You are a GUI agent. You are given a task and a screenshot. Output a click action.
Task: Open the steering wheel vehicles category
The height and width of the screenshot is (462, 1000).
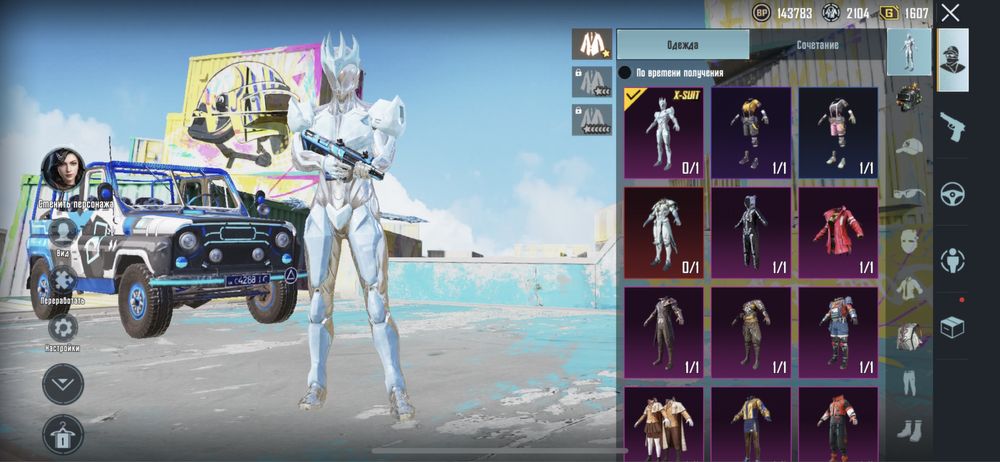coord(952,193)
